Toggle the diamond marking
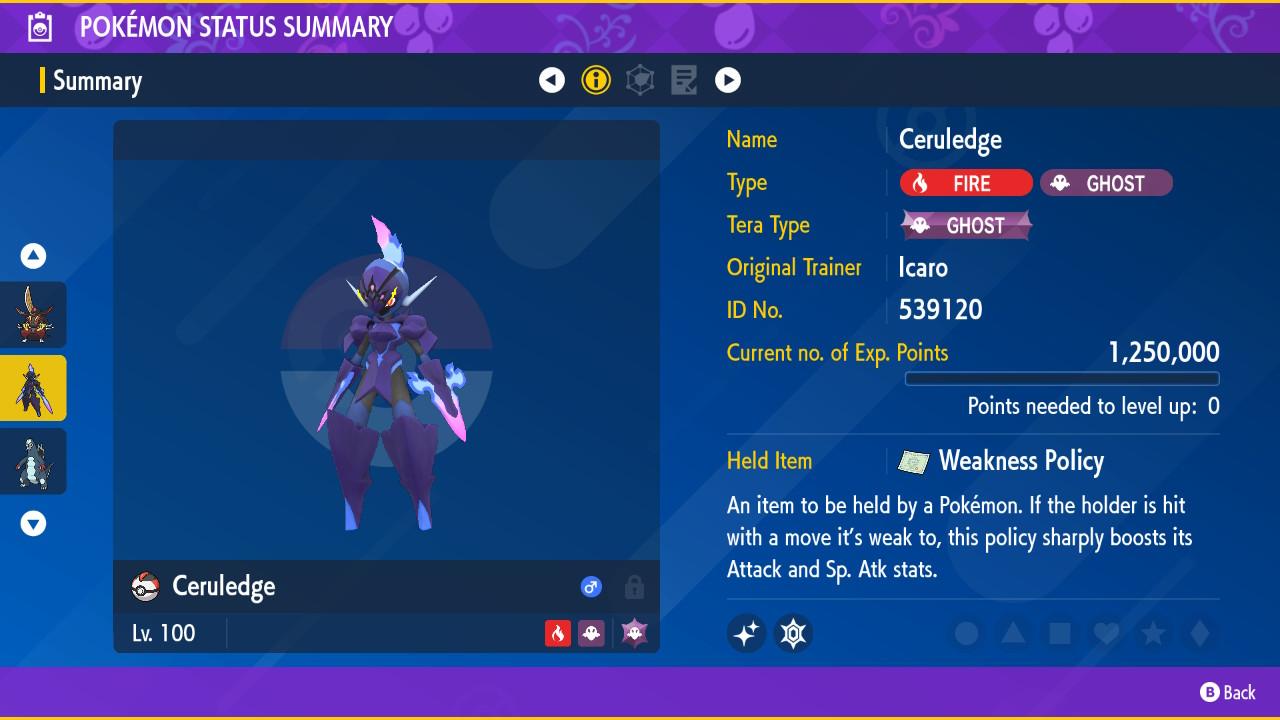The height and width of the screenshot is (720, 1280). click(1200, 633)
